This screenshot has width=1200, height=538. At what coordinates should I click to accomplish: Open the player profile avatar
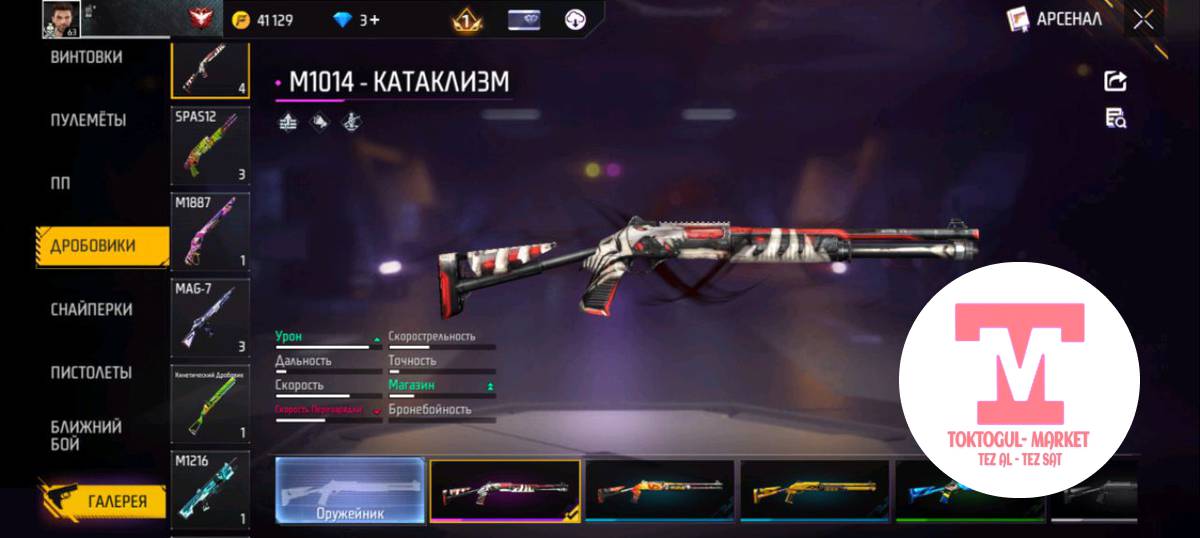tap(60, 17)
